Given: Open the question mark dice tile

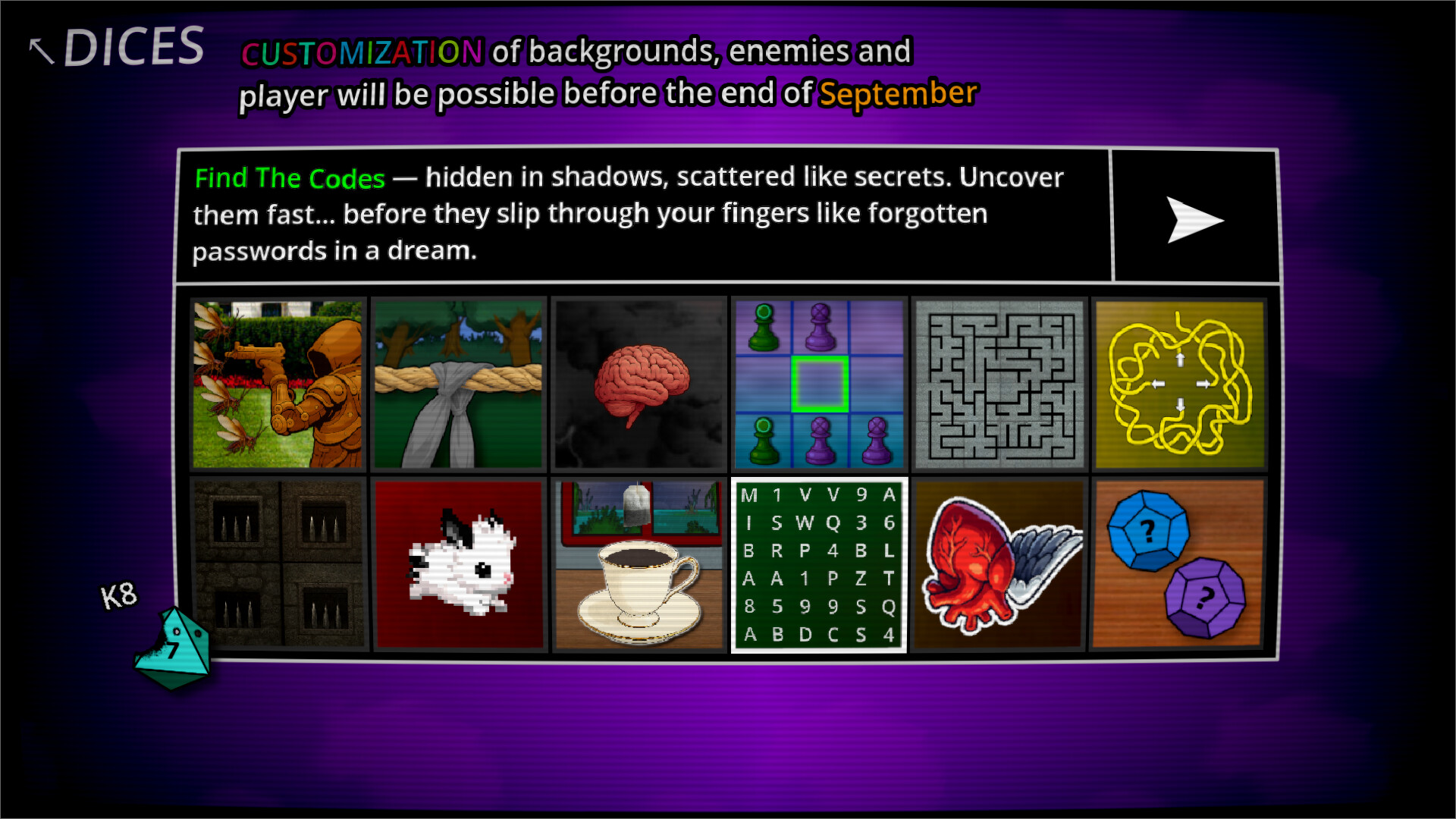Looking at the screenshot, I should [x=1180, y=563].
